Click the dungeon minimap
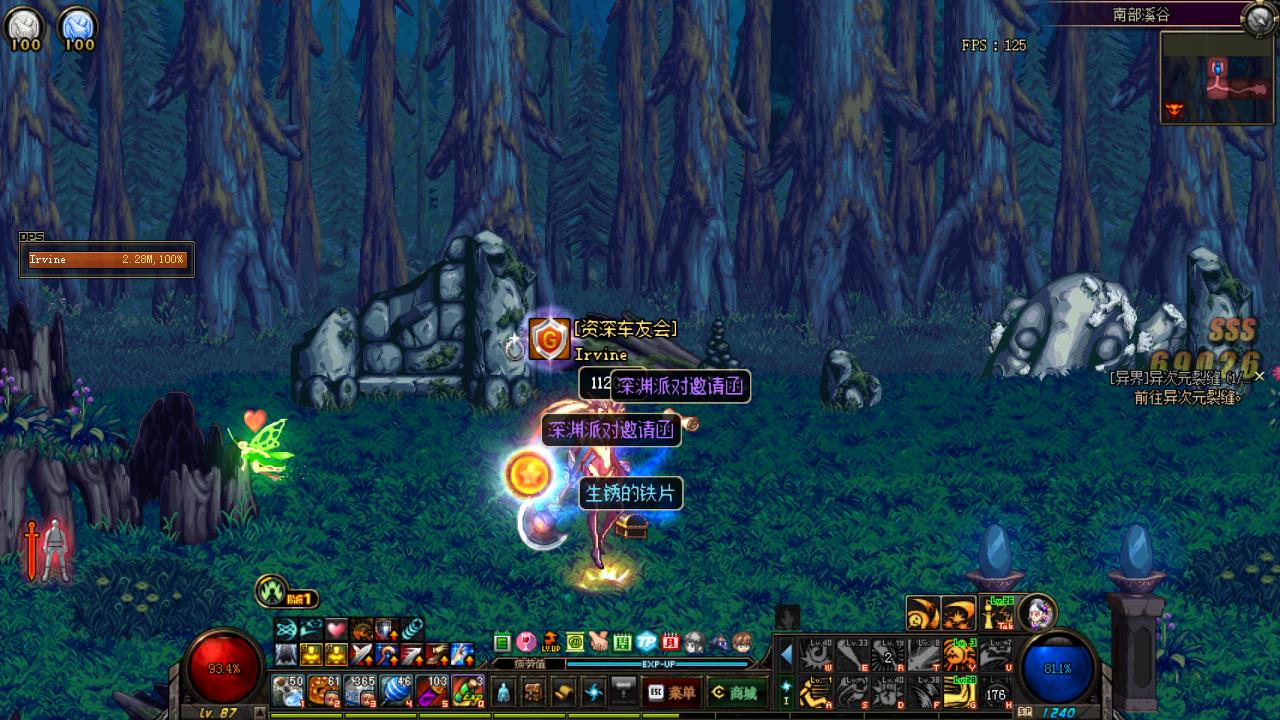The width and height of the screenshot is (1280, 720). 1217,78
